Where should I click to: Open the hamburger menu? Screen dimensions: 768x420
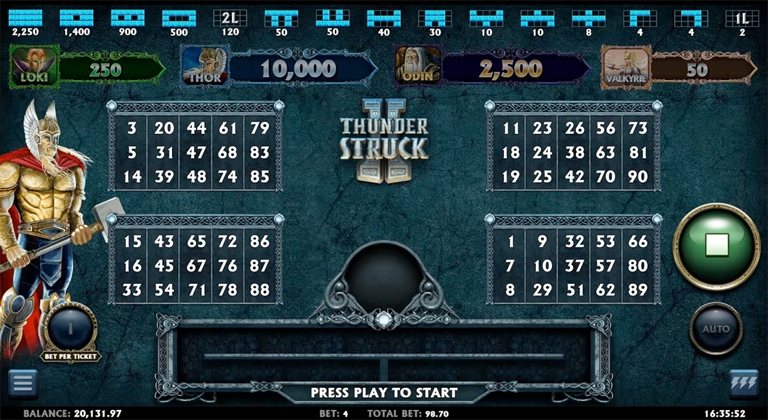[22, 383]
